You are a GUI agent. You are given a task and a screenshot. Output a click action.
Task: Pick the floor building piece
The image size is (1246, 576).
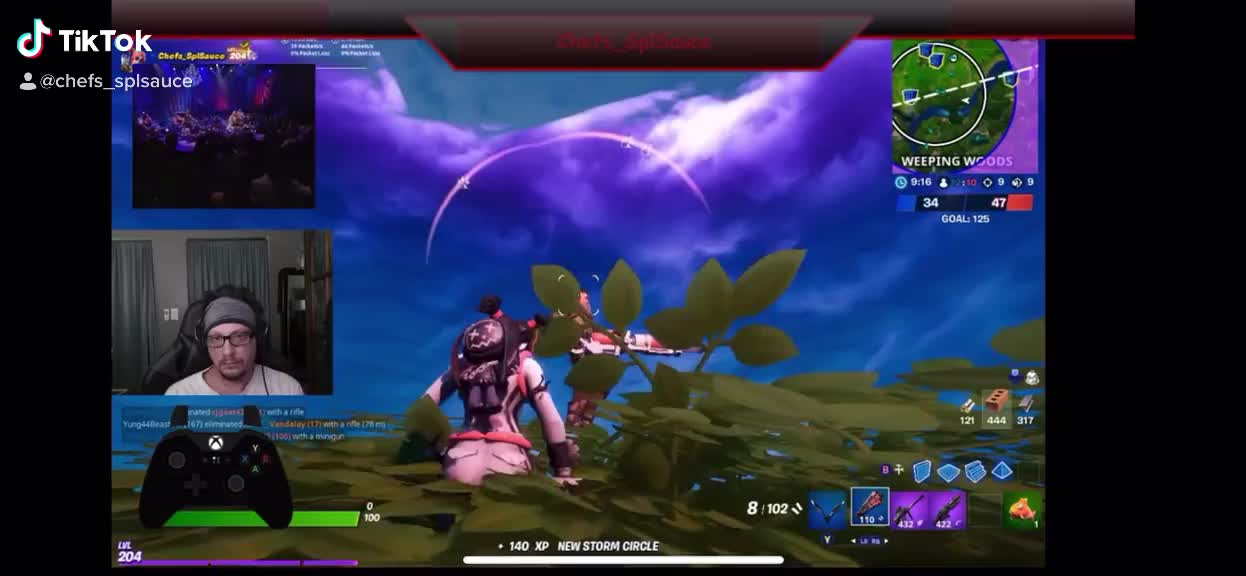coord(948,471)
